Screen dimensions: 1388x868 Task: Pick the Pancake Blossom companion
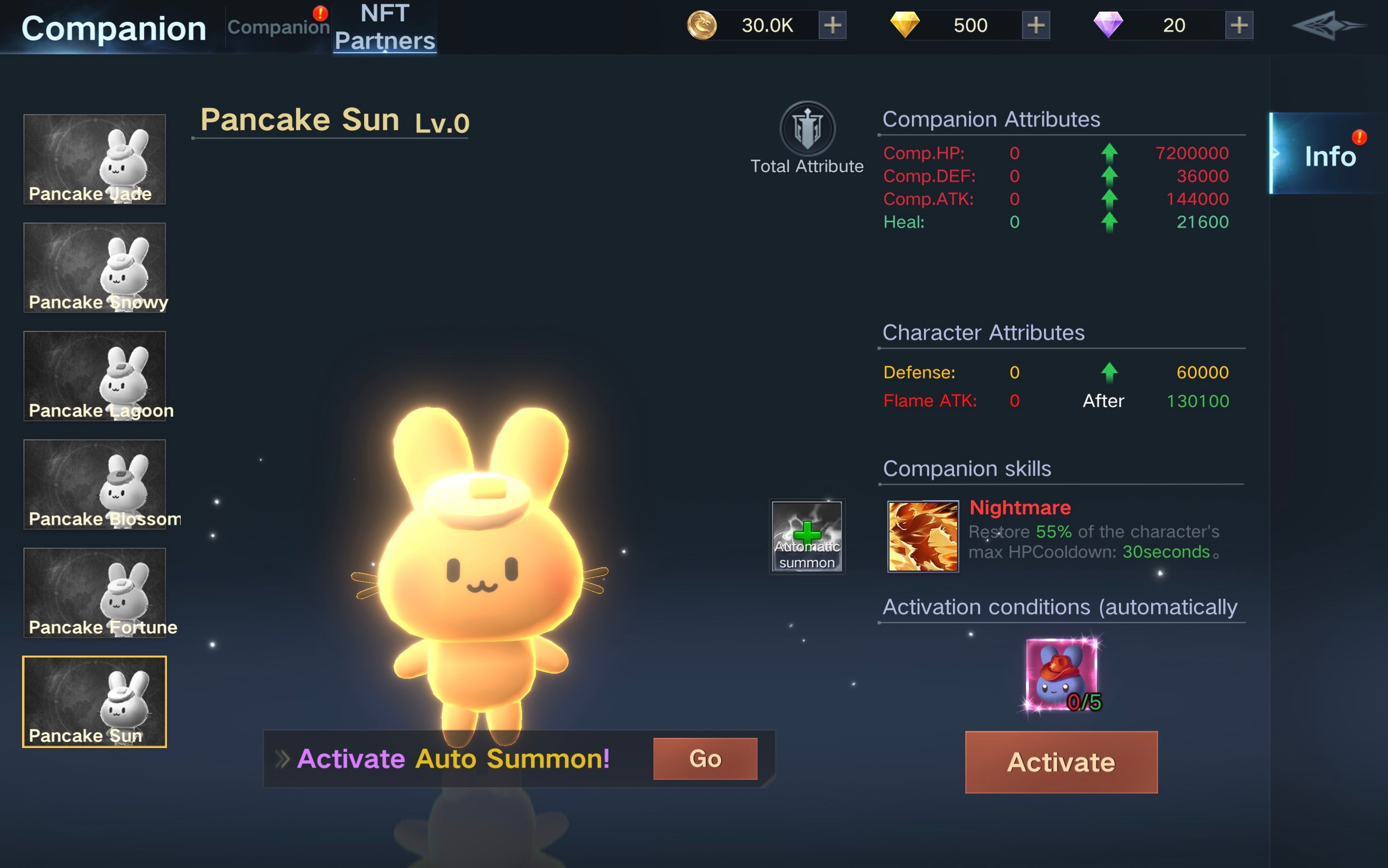[95, 485]
